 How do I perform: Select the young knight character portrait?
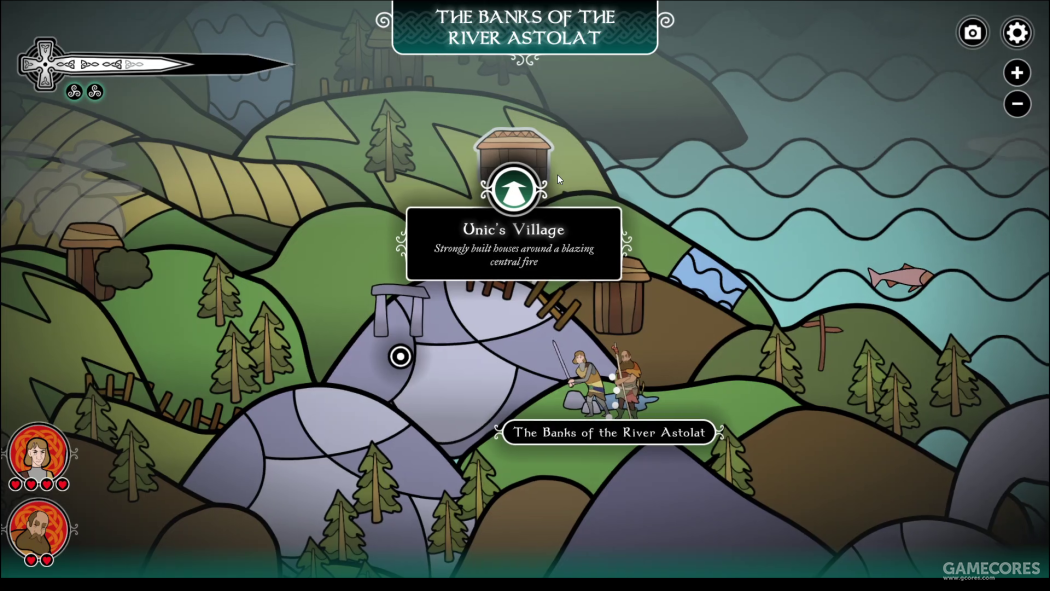coord(39,454)
